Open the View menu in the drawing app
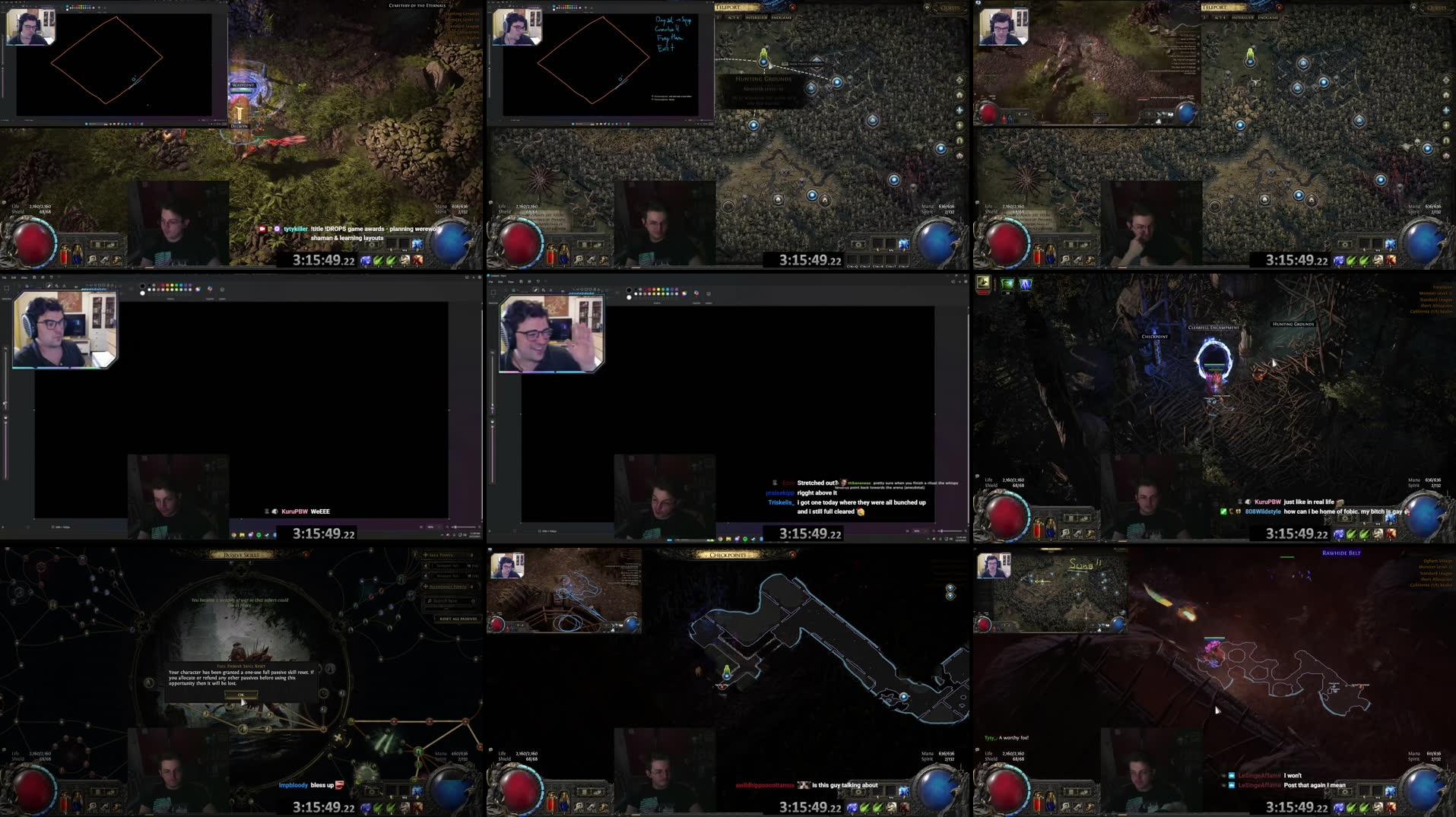Screen dimensions: 1456x817 512,281
